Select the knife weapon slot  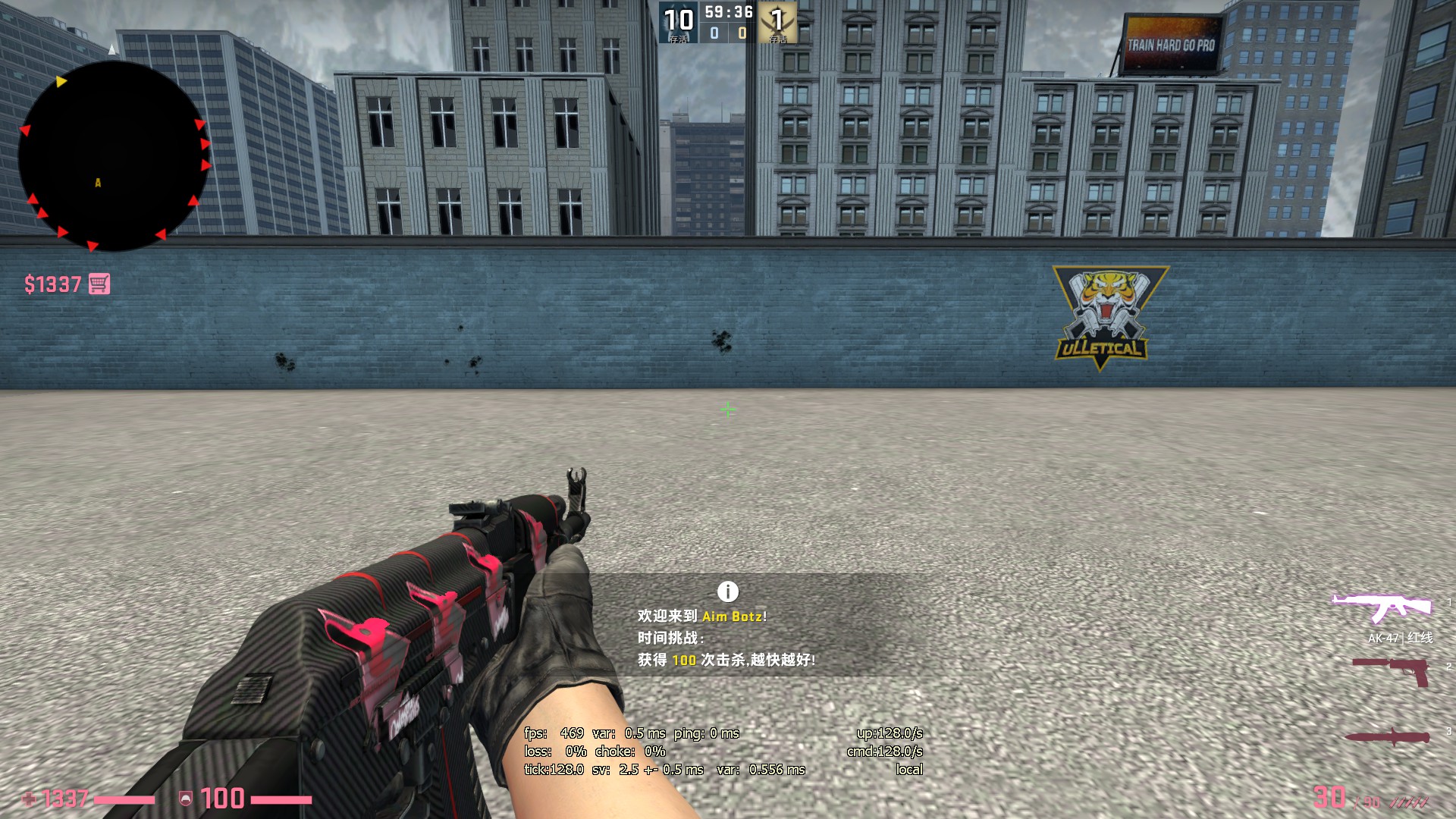[1388, 738]
